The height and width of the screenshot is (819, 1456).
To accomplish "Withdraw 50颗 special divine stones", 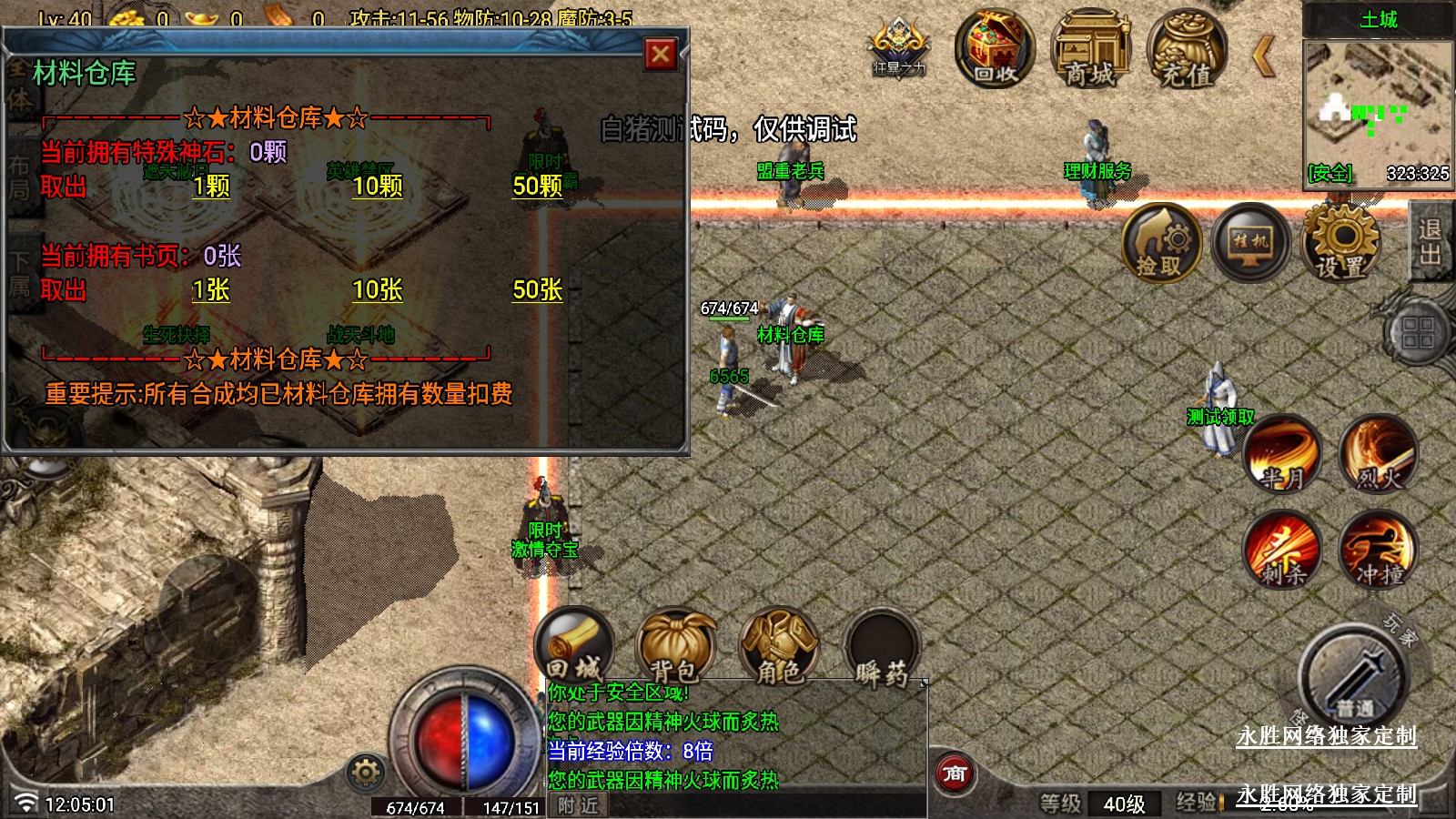I will tap(537, 187).
